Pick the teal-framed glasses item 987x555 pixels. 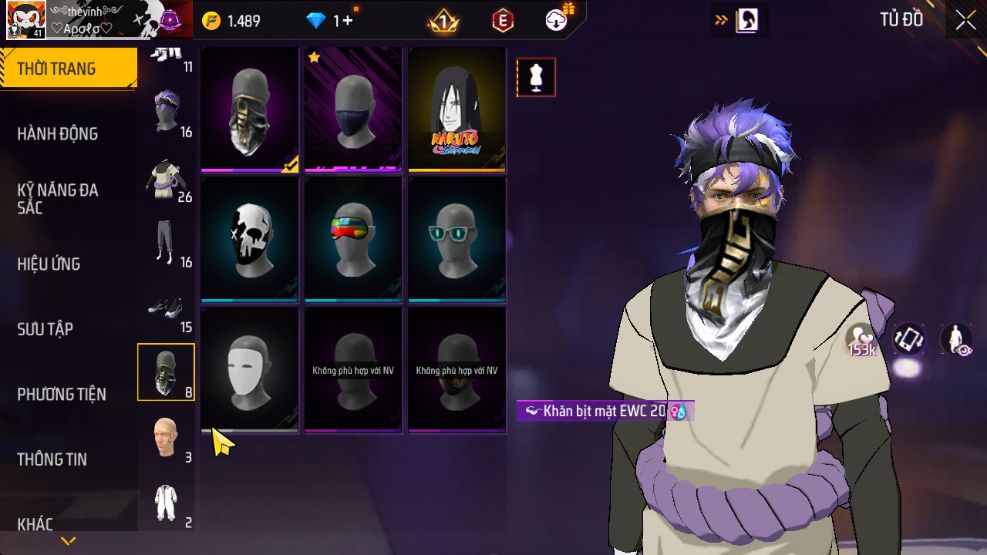coord(456,238)
